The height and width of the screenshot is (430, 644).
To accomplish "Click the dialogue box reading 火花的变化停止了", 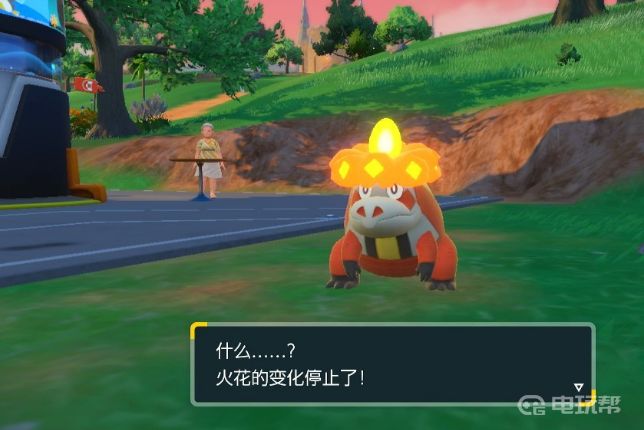I will click(392, 364).
